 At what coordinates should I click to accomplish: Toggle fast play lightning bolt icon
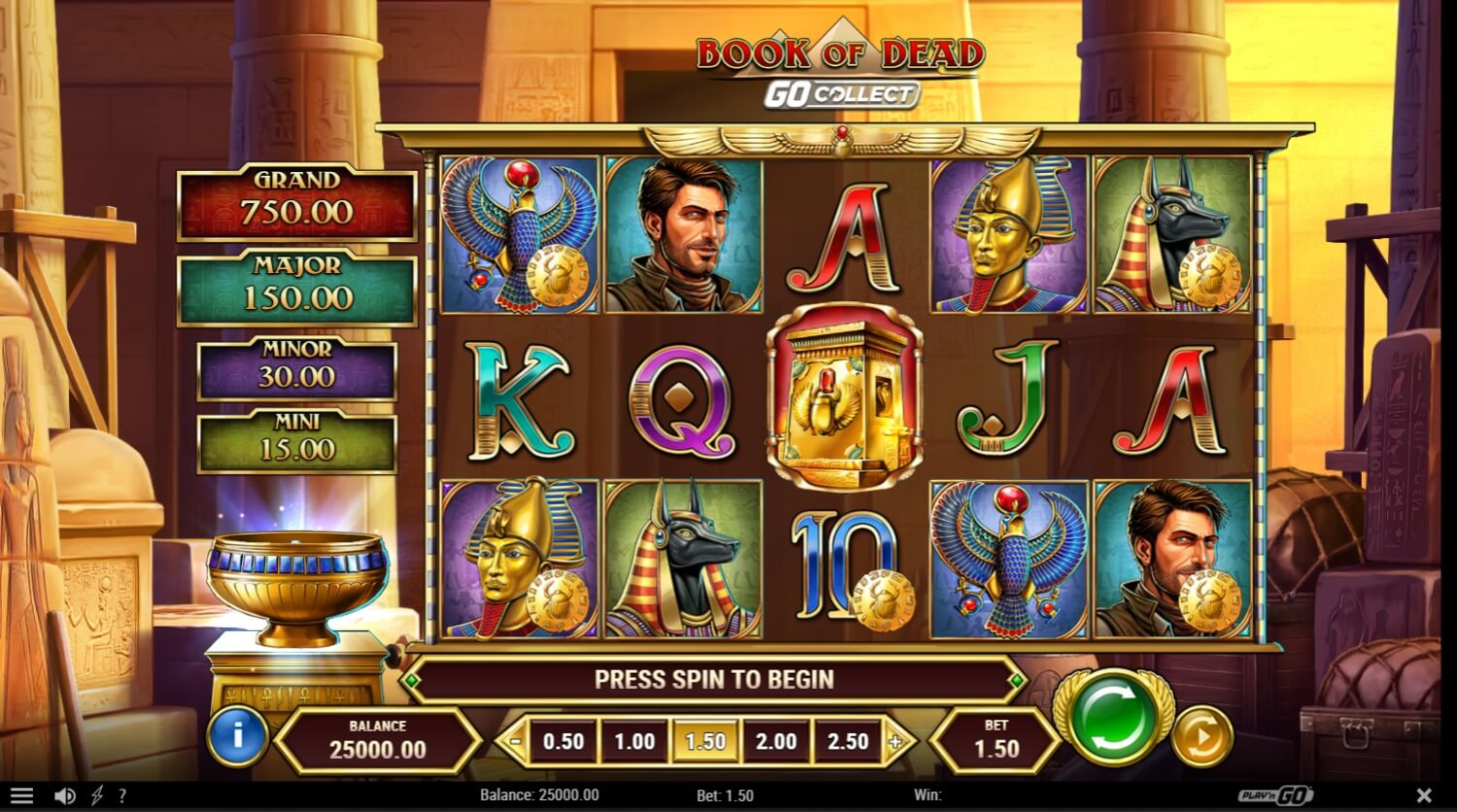[97, 795]
